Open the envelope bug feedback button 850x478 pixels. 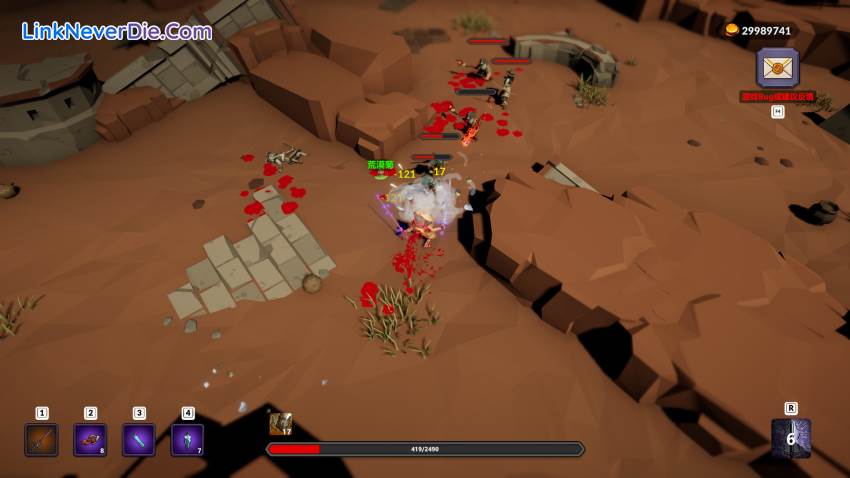coord(777,68)
